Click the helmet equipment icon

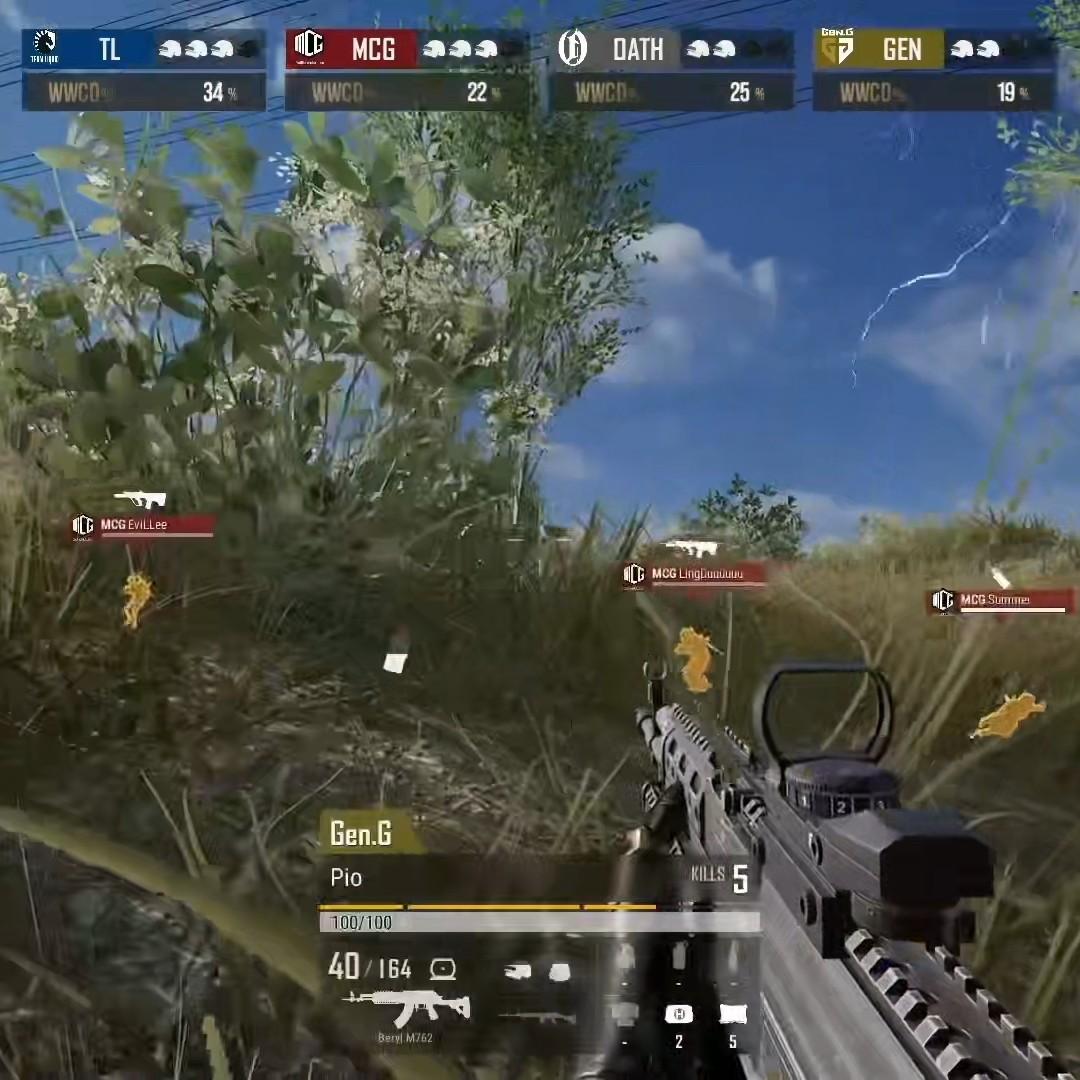tap(517, 970)
